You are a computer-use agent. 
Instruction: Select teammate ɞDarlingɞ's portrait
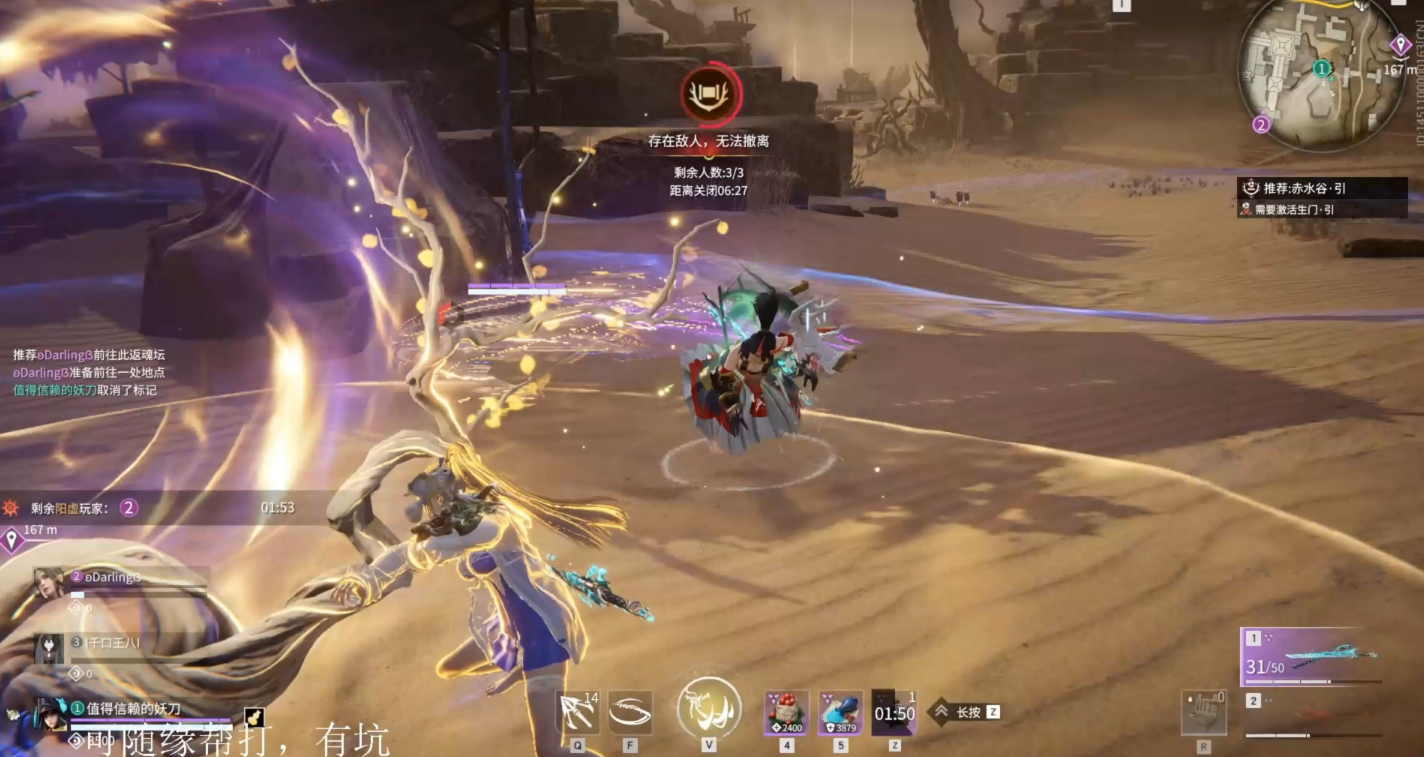click(50, 583)
